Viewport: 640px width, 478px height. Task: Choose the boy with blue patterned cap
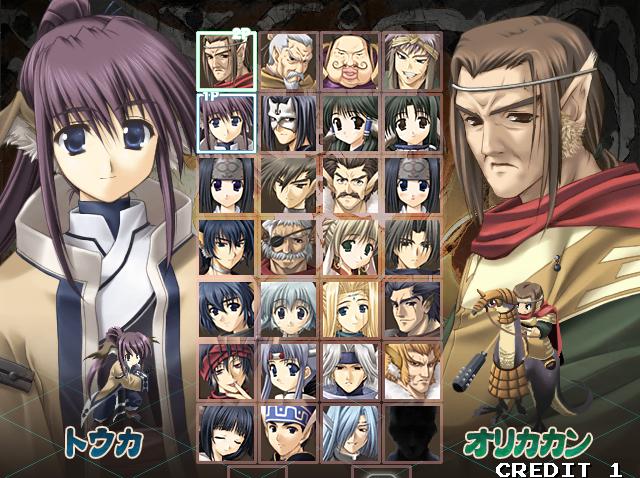point(288,432)
